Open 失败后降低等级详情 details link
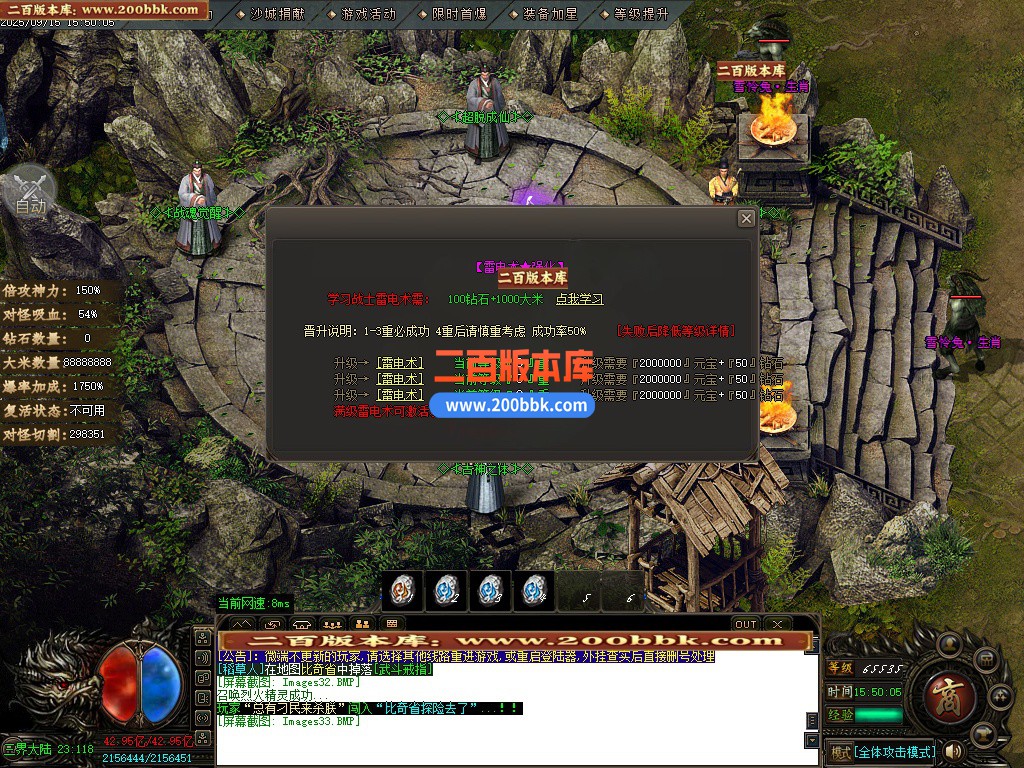Screen dimensions: 1024x768 (x=676, y=331)
